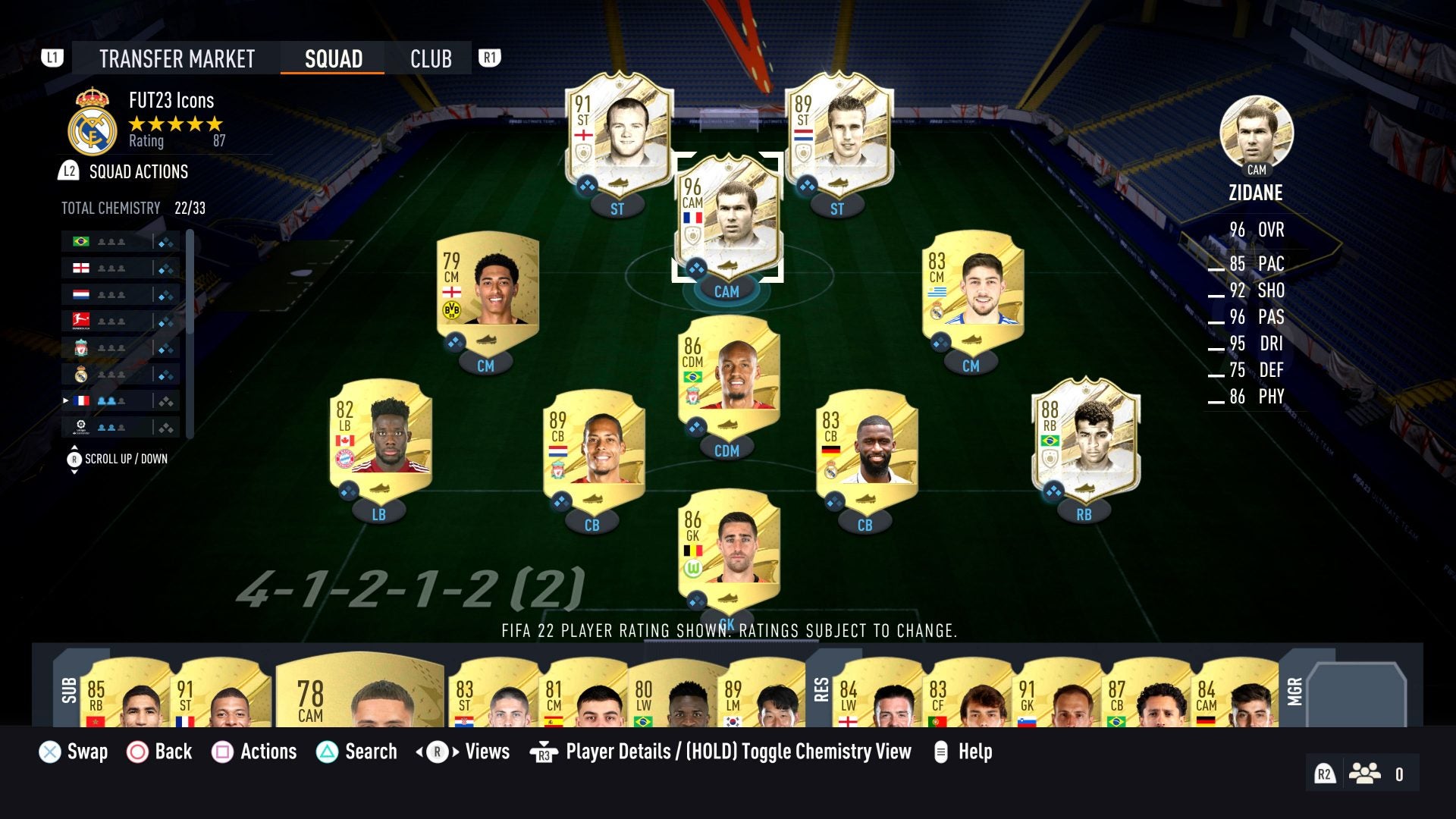Toggle Chemistry View via the R3 option
1456x819 pixels.
pos(543,752)
